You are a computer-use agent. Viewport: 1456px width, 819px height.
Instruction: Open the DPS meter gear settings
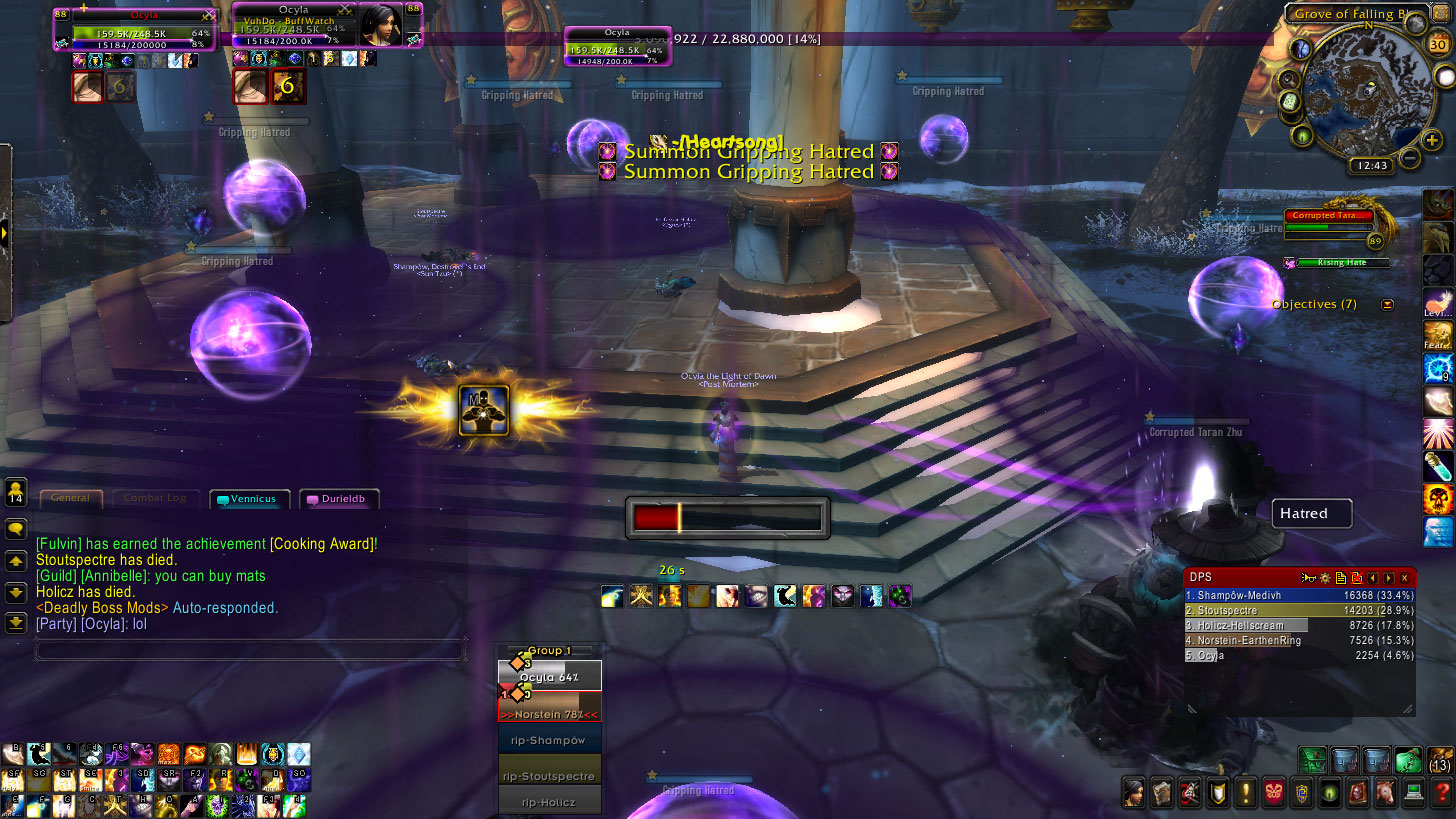tap(1324, 578)
